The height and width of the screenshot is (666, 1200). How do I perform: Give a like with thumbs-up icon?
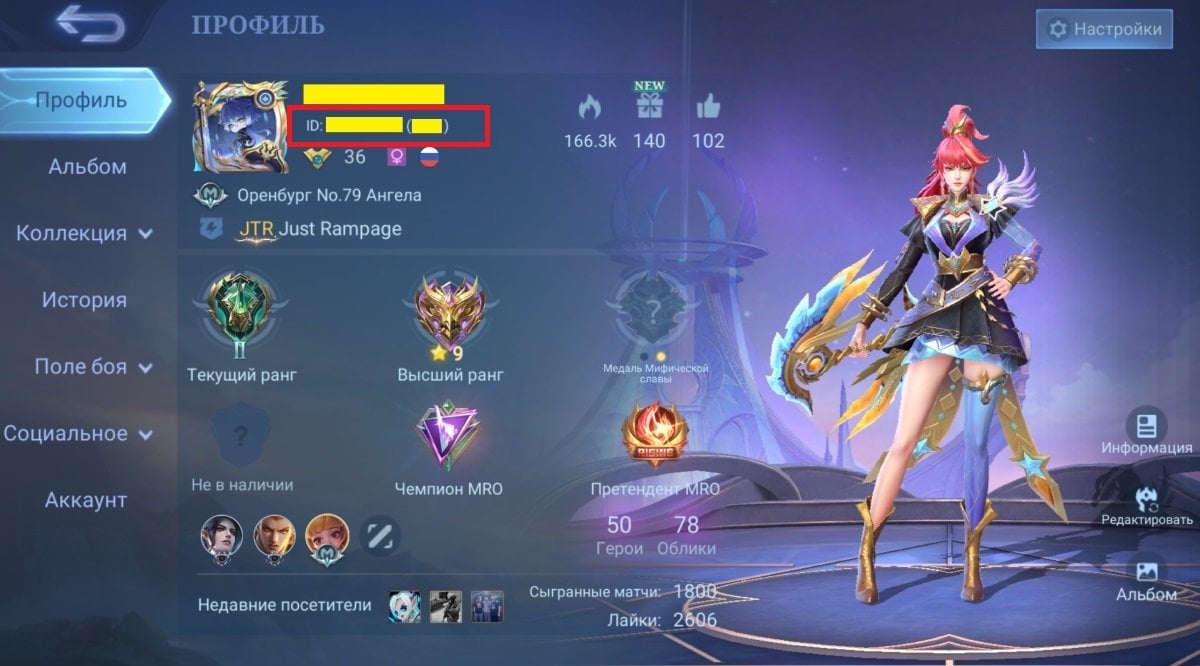pyautogui.click(x=708, y=107)
